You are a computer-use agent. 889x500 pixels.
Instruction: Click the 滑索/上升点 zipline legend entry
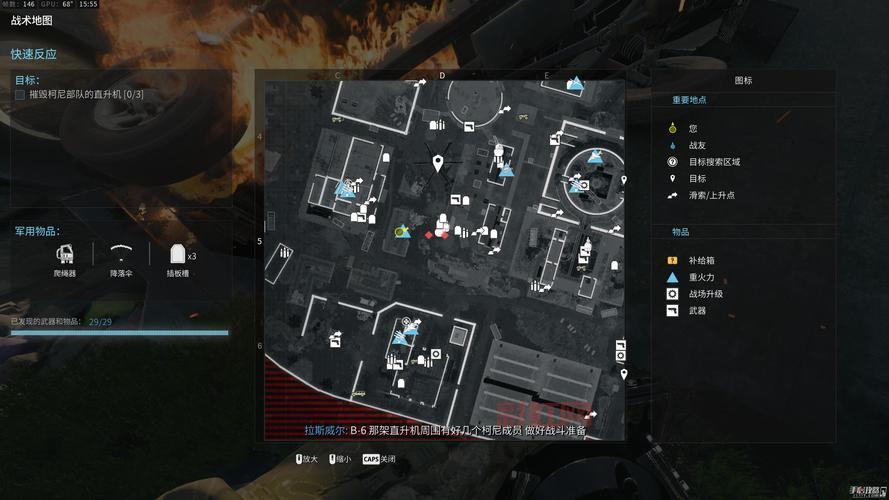click(x=673, y=195)
